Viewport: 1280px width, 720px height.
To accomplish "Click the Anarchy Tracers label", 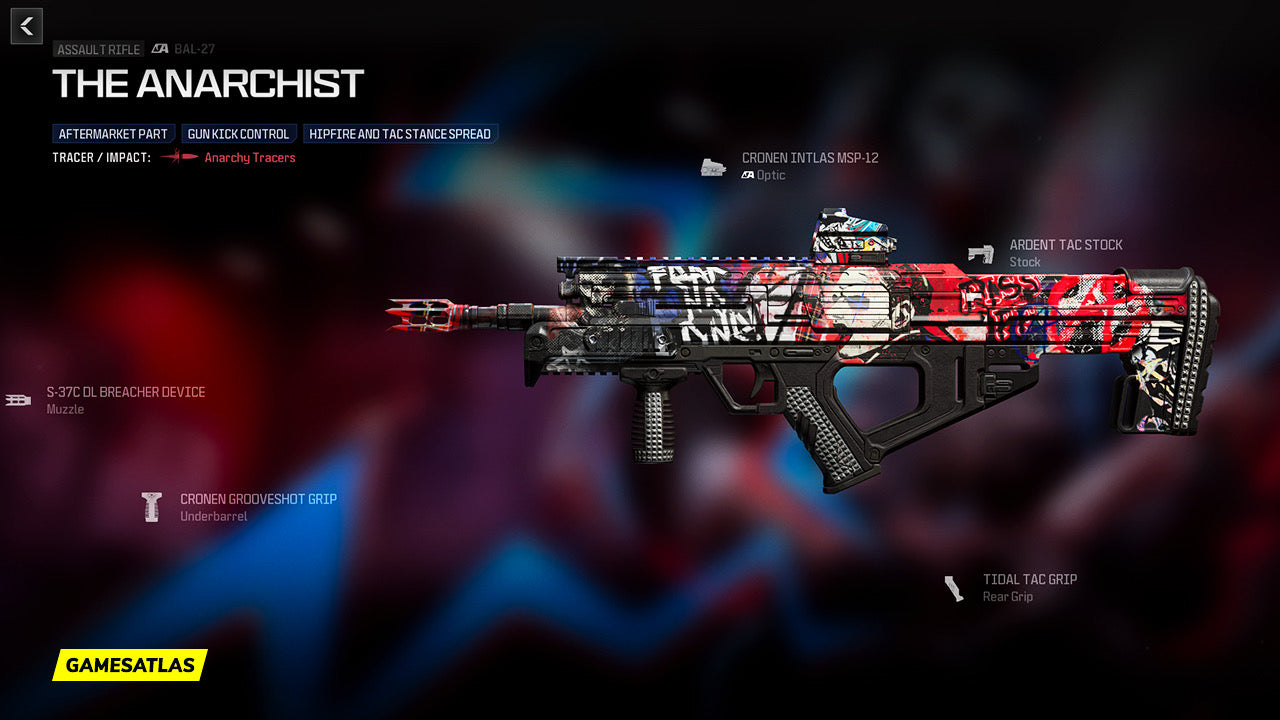I will [249, 158].
